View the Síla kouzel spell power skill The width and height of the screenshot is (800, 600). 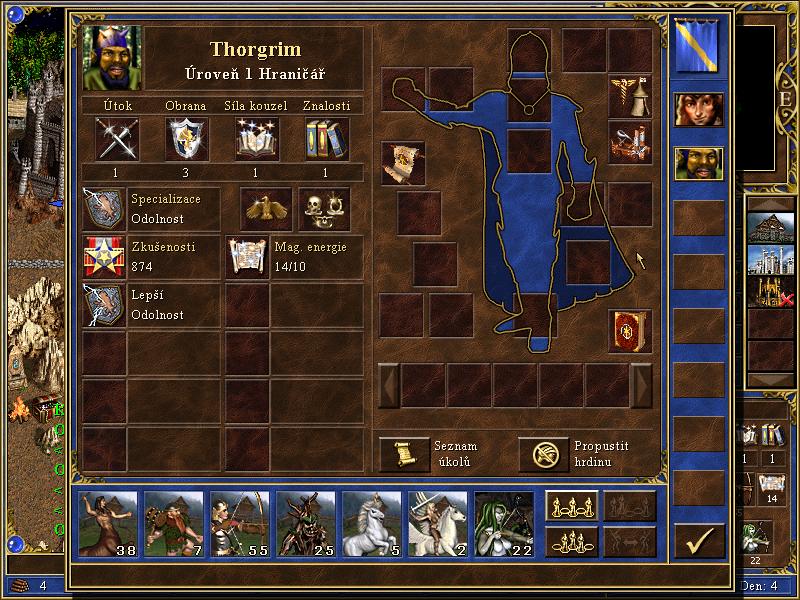point(257,139)
